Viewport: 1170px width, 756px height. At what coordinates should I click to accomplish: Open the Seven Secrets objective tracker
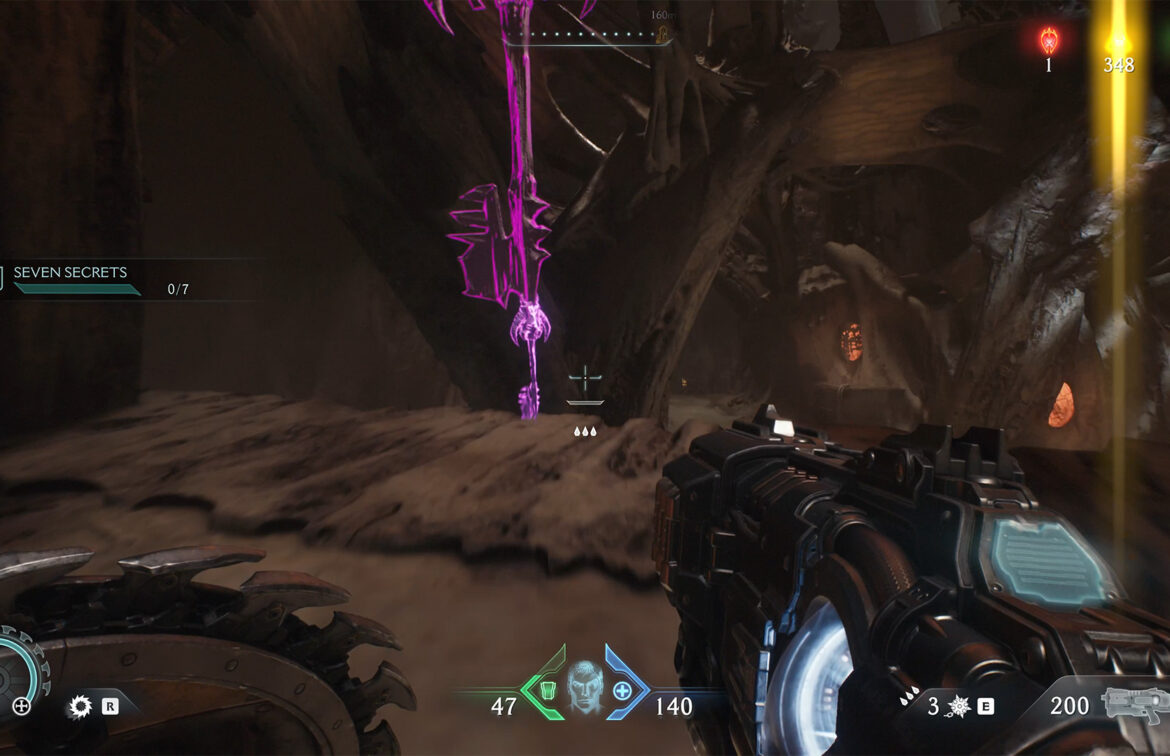pos(70,273)
